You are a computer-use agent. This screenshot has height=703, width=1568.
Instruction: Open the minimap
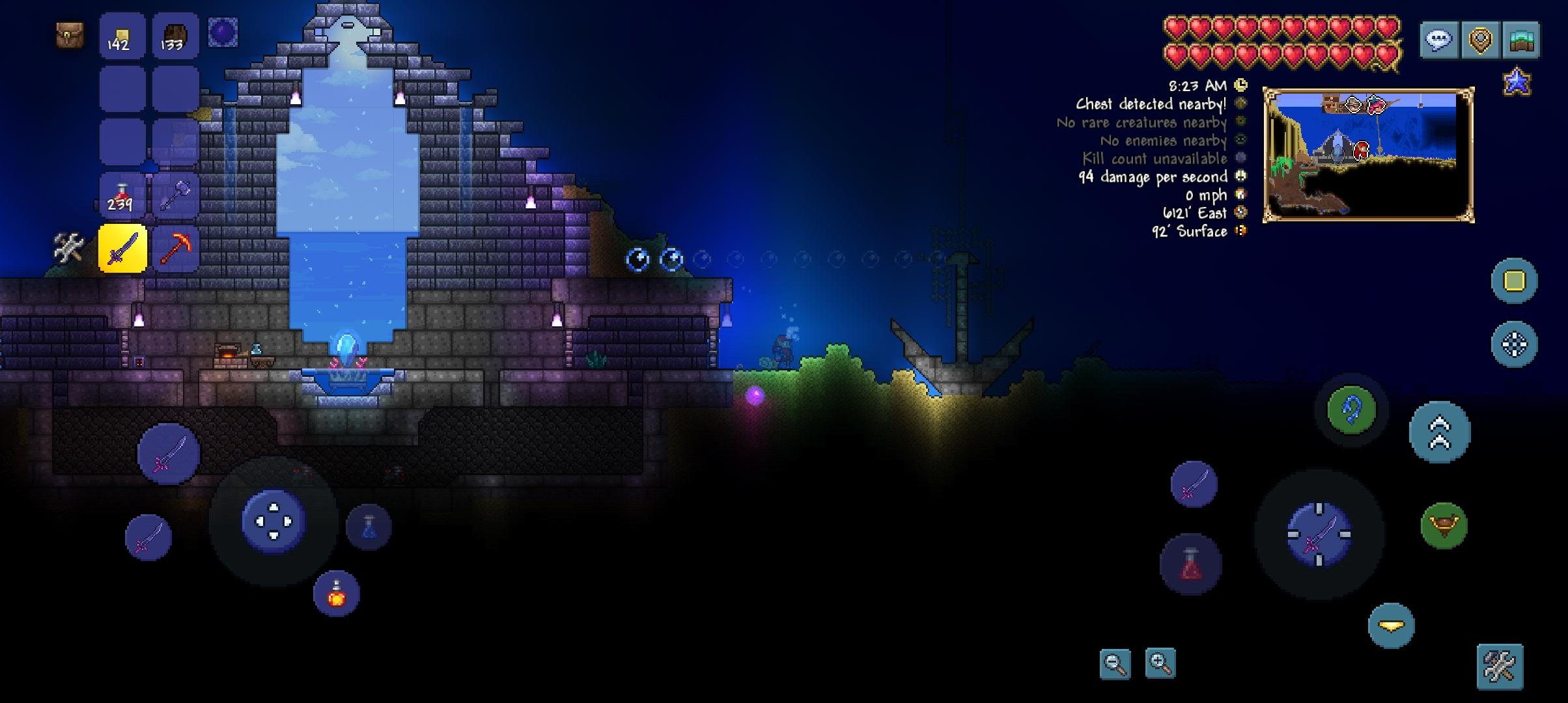pyautogui.click(x=1368, y=155)
